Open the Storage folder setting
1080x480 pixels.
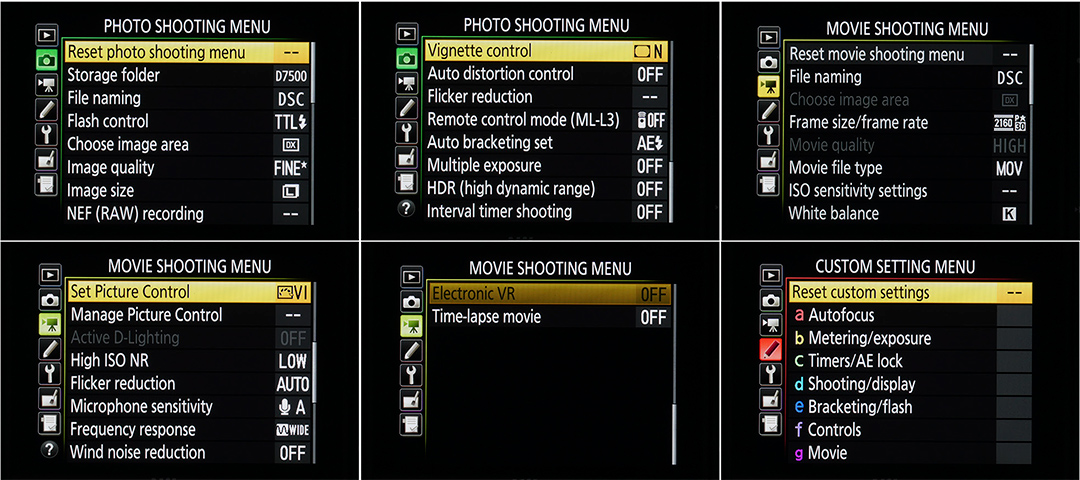[x=114, y=75]
